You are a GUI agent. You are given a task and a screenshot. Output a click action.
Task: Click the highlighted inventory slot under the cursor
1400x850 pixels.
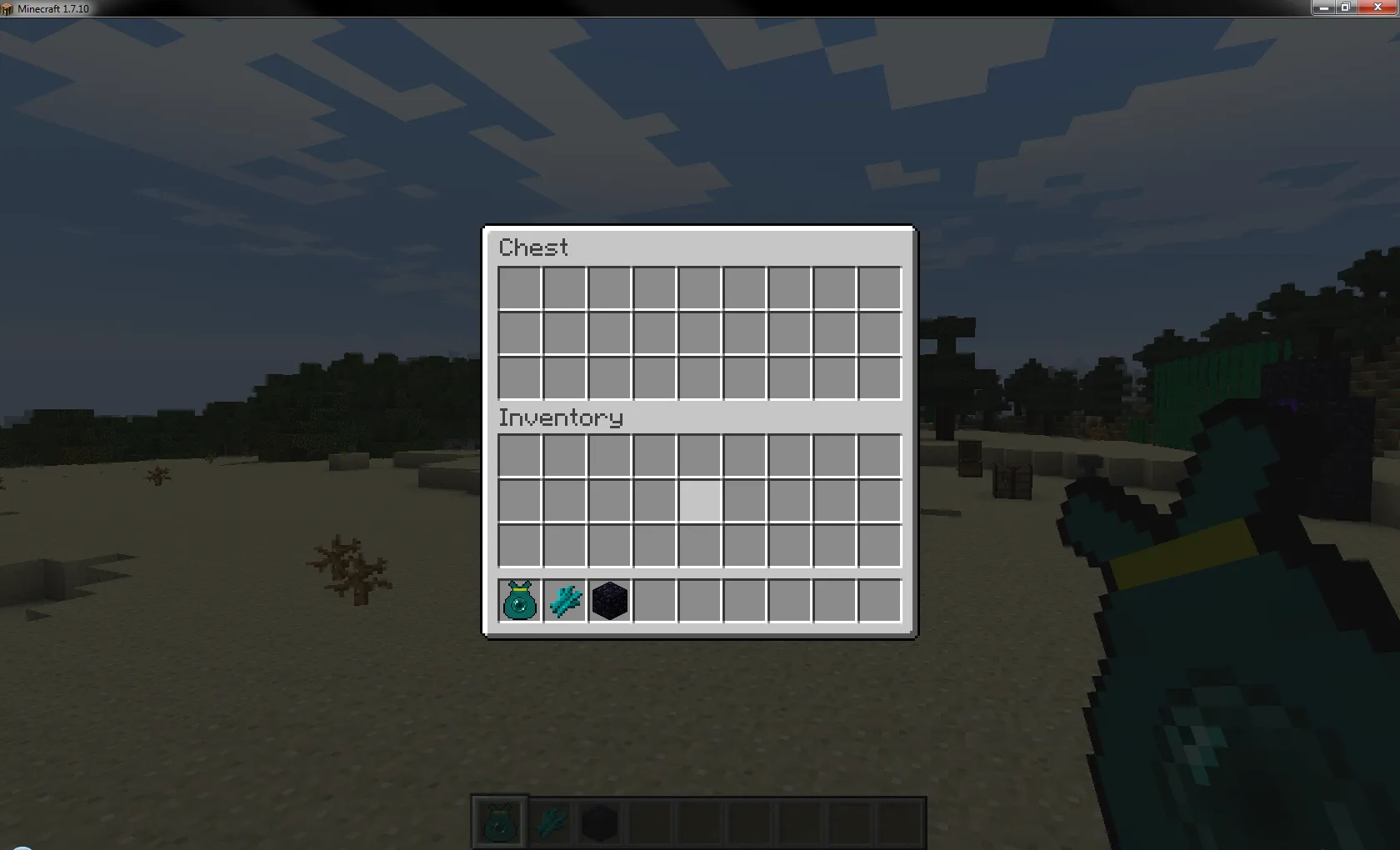698,501
